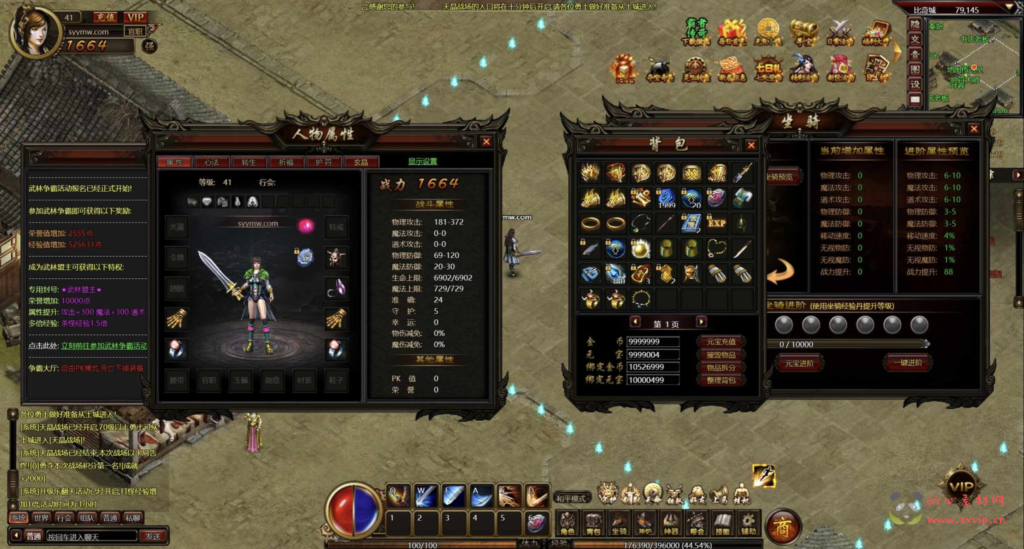Click the chat message input box

(92, 536)
